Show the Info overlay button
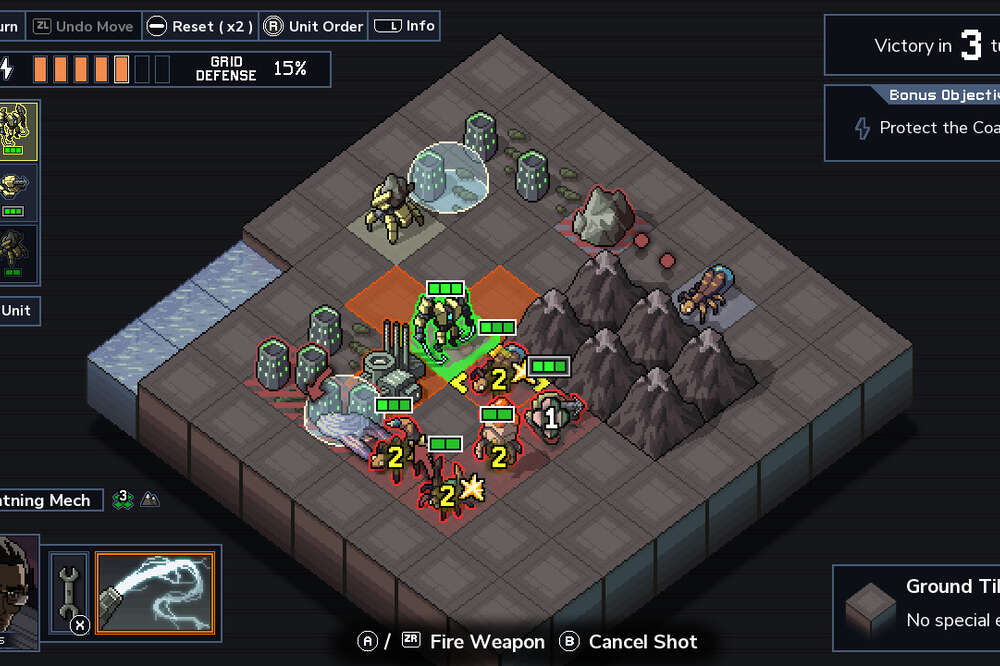 pos(404,26)
